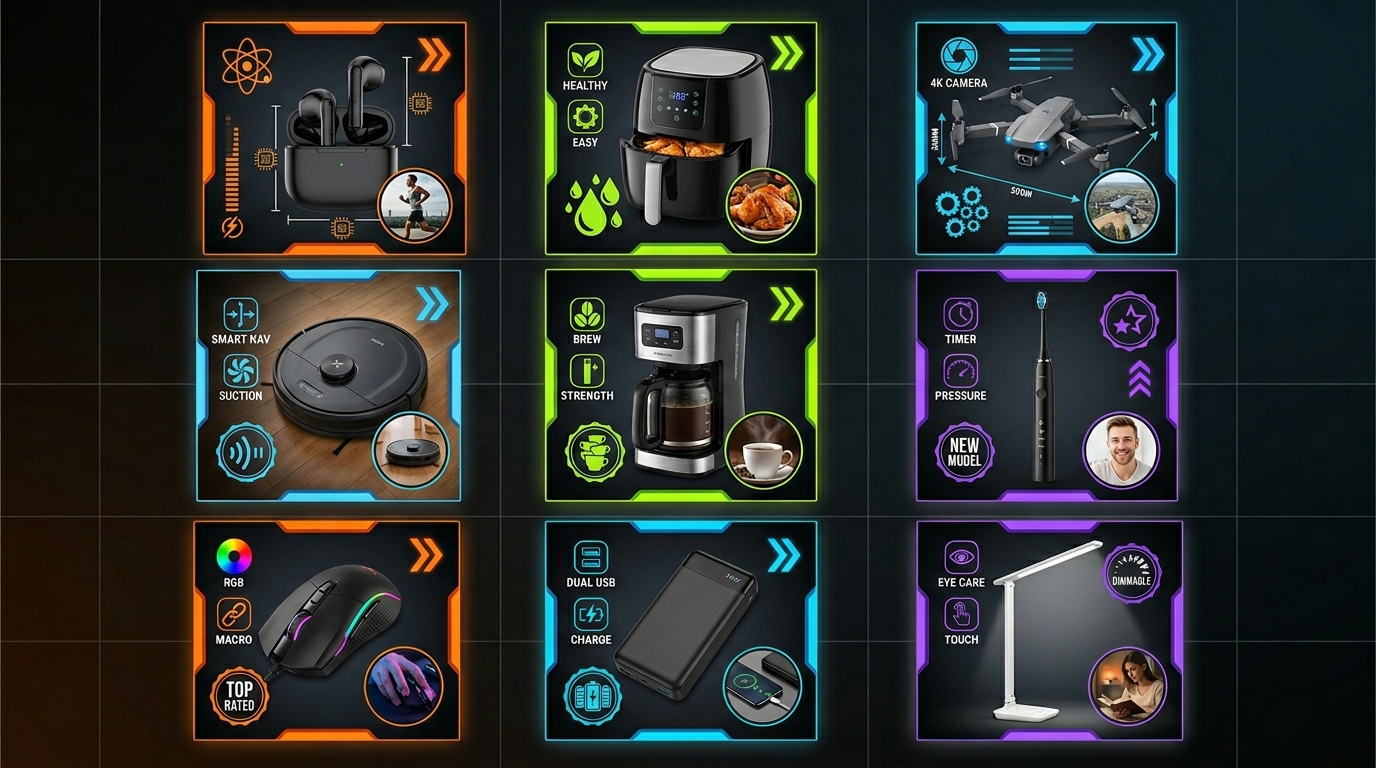Select the wireless earbuds product tile
The image size is (1376, 768).
pos(333,138)
